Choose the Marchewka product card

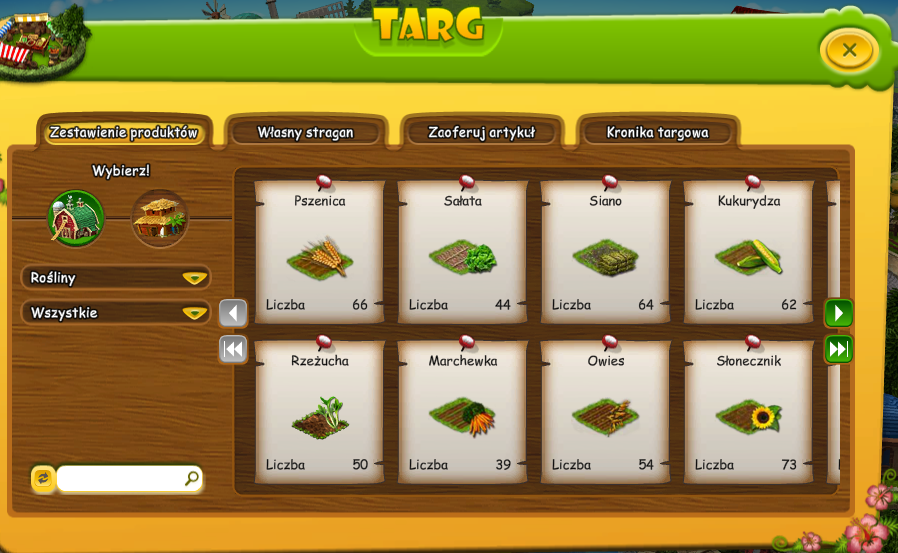(x=463, y=412)
